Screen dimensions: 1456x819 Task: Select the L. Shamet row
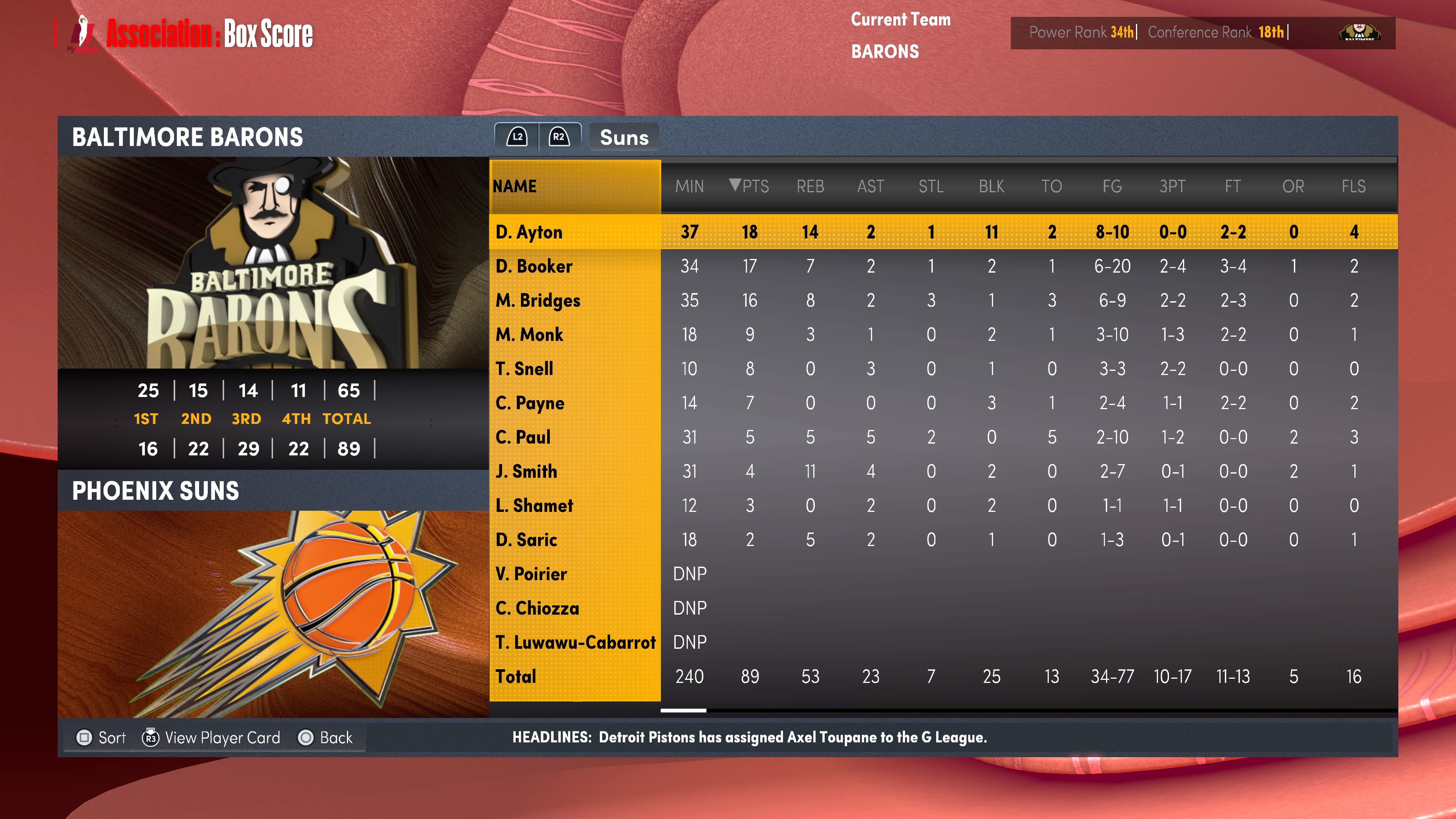point(534,505)
